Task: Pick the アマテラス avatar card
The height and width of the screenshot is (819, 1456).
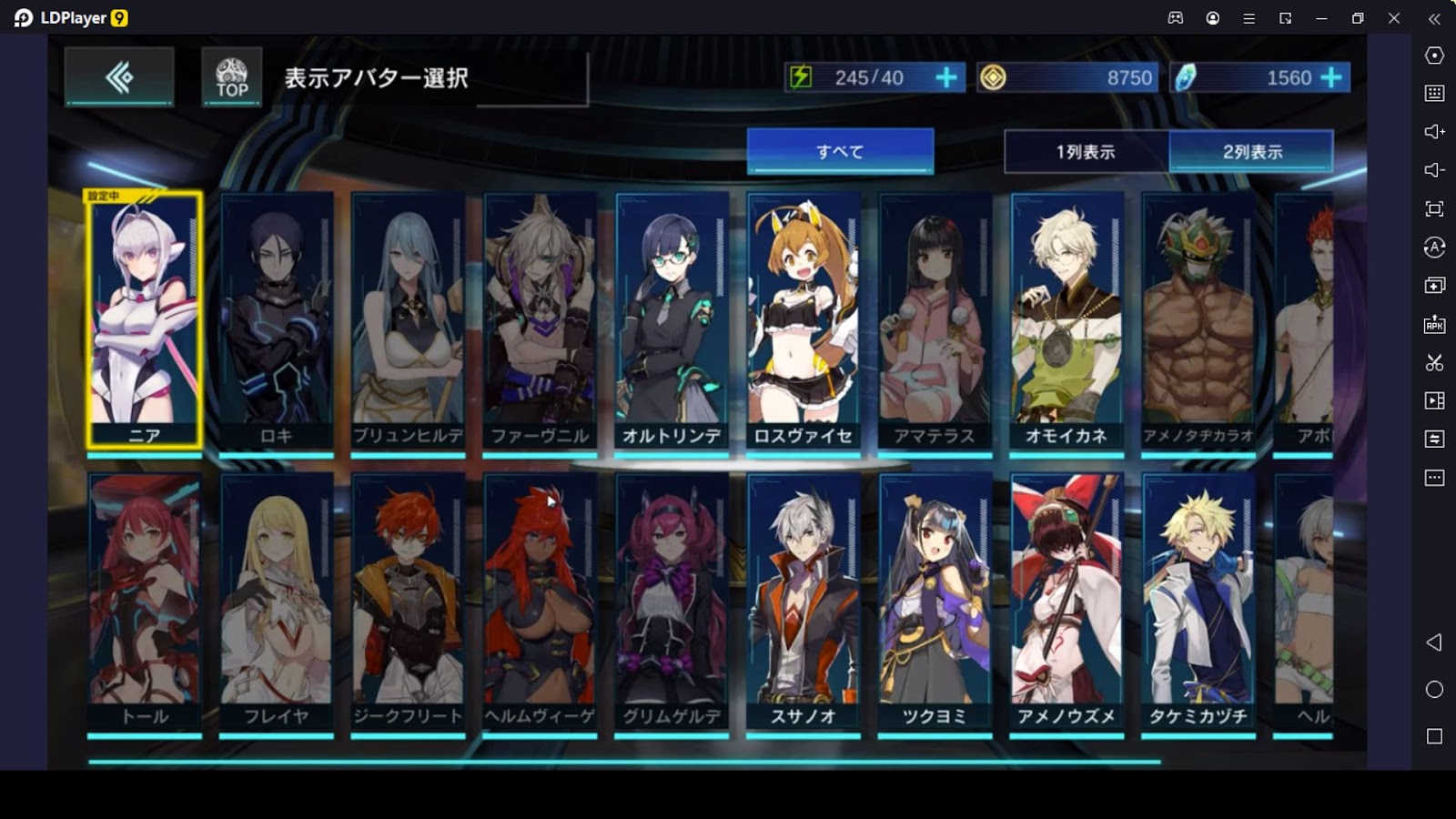Action: pos(935,318)
